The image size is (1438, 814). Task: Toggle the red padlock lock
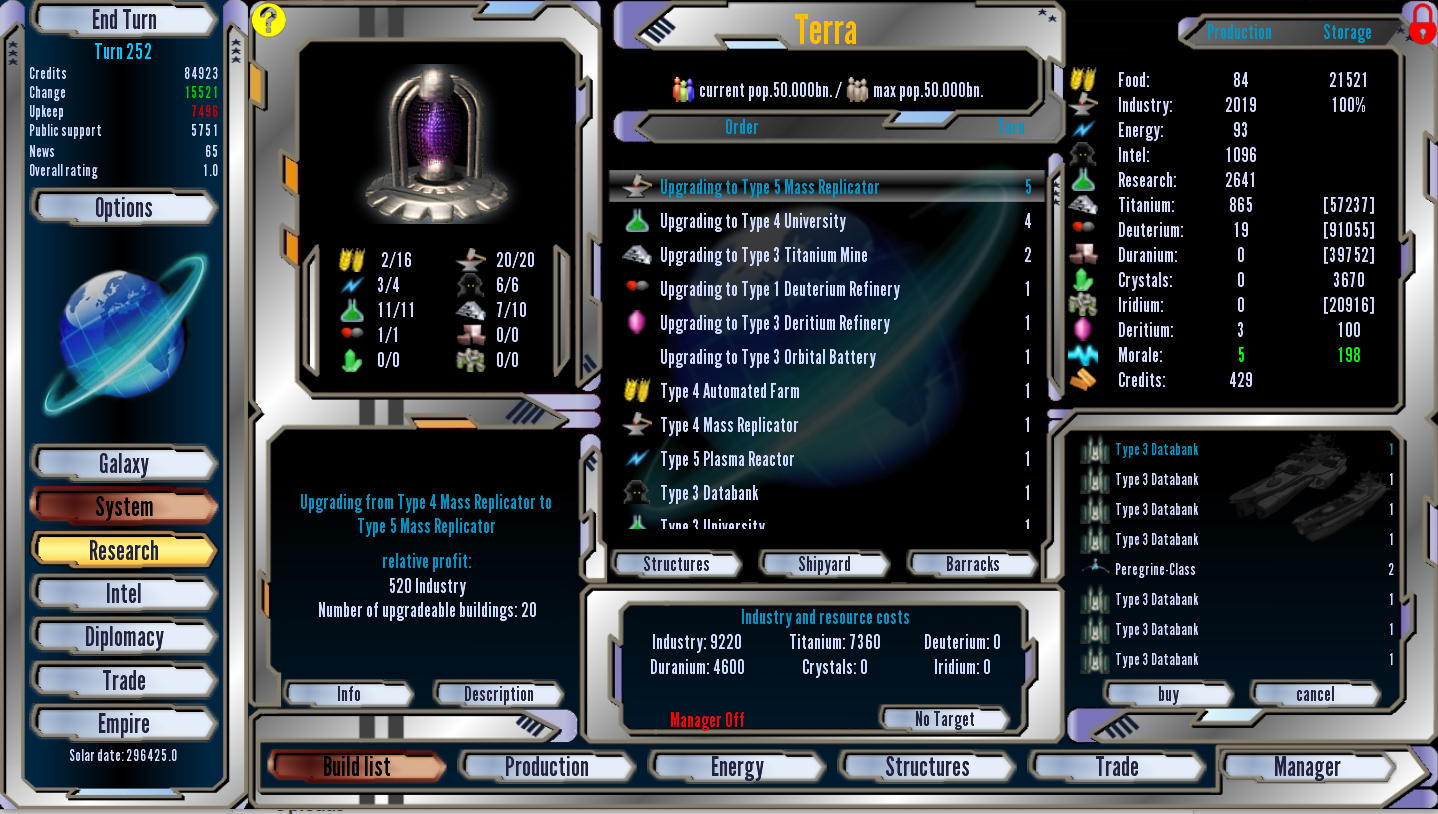[1421, 24]
